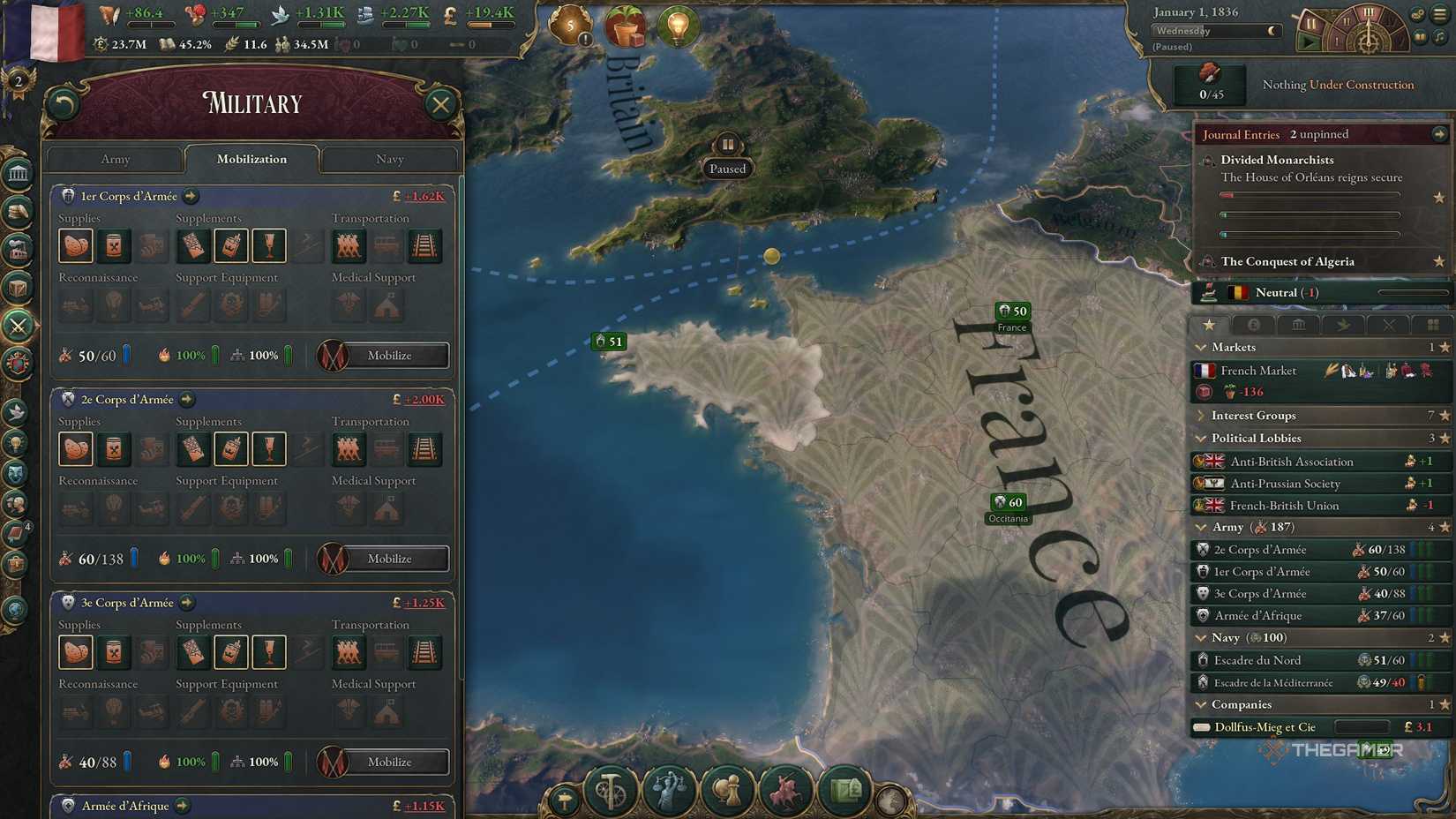Collapse the Markets section
The image size is (1456, 819).
(1202, 347)
